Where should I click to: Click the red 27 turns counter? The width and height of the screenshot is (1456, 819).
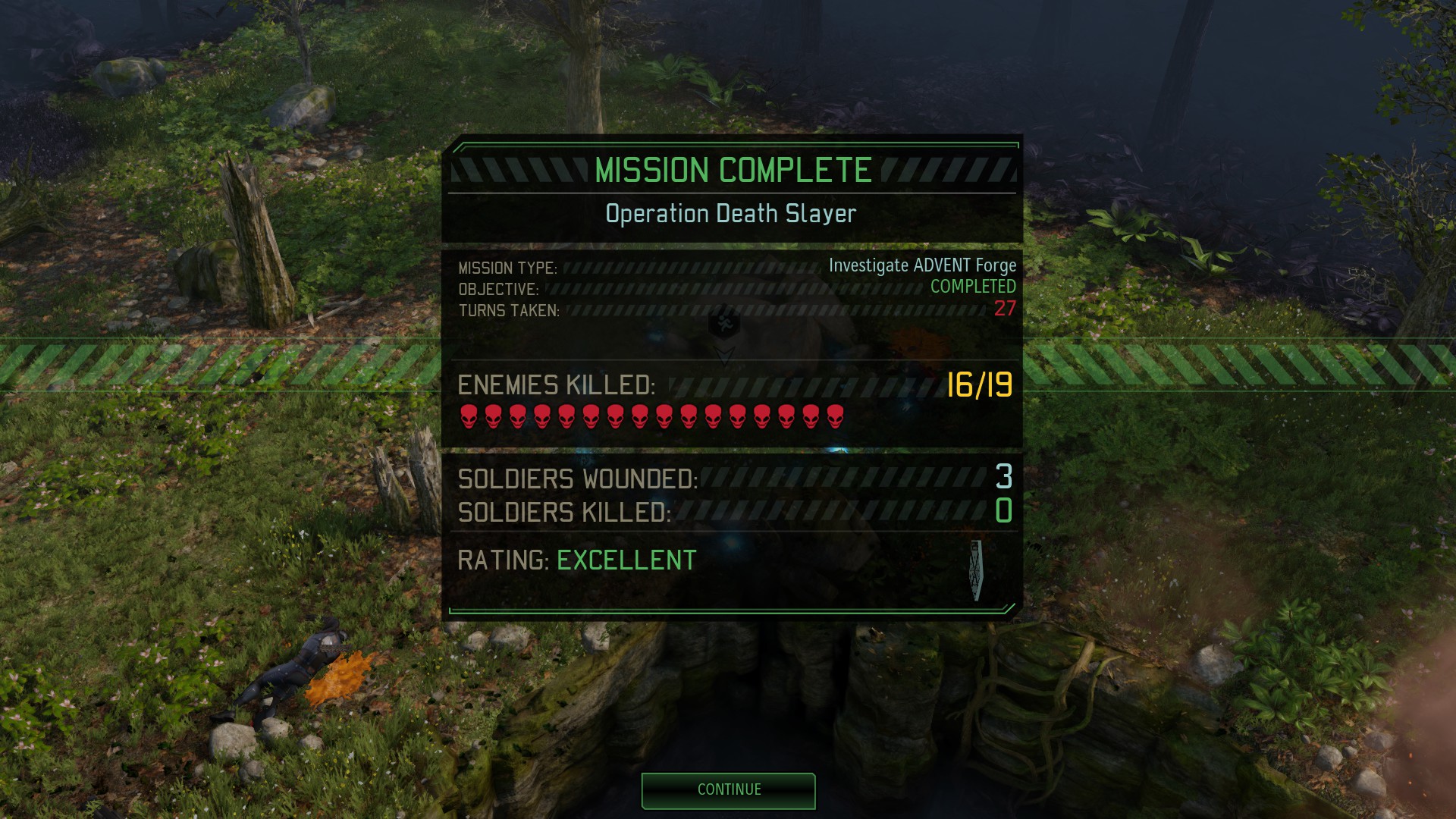[x=1007, y=308]
